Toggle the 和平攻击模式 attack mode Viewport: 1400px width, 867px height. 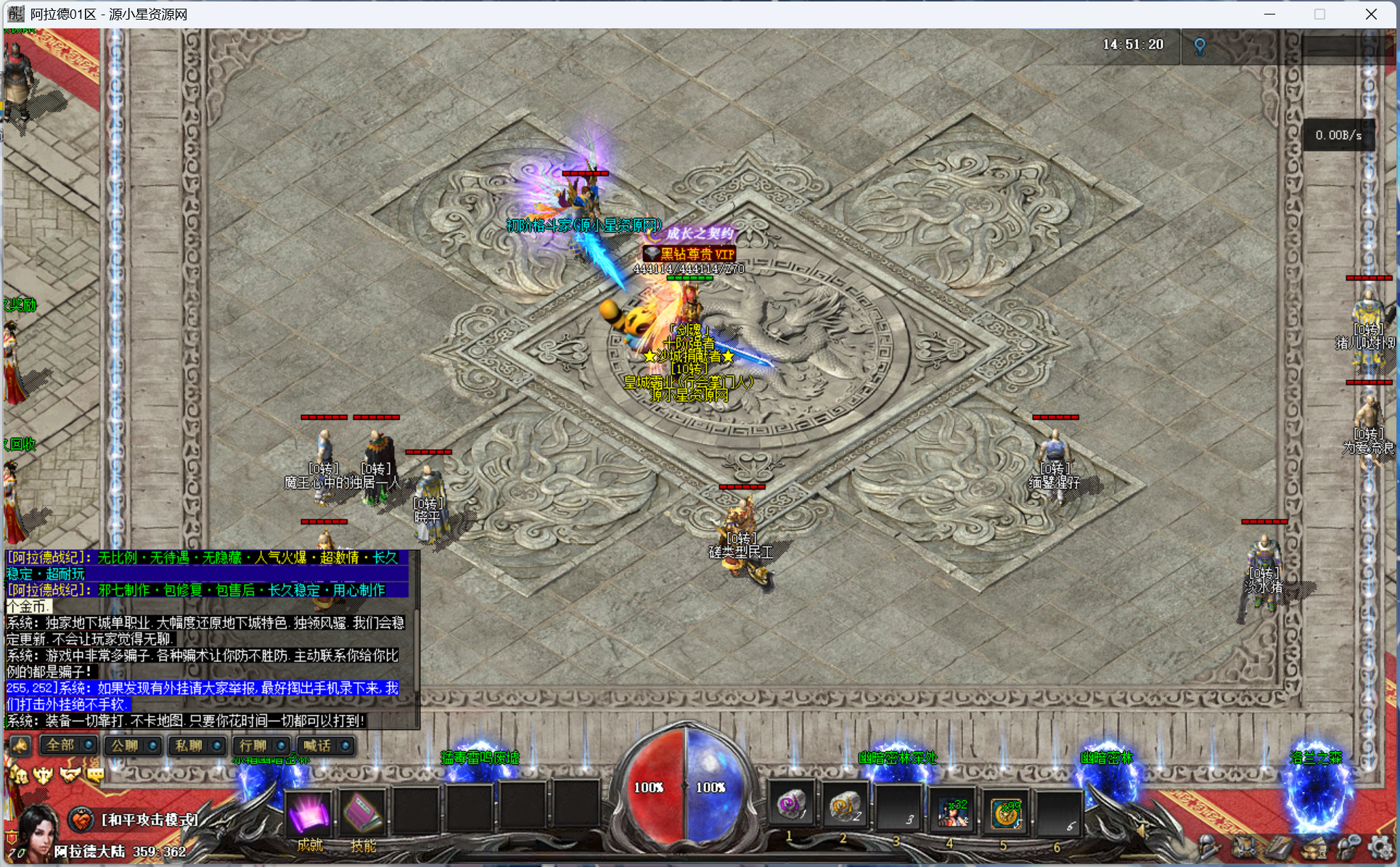[x=81, y=820]
